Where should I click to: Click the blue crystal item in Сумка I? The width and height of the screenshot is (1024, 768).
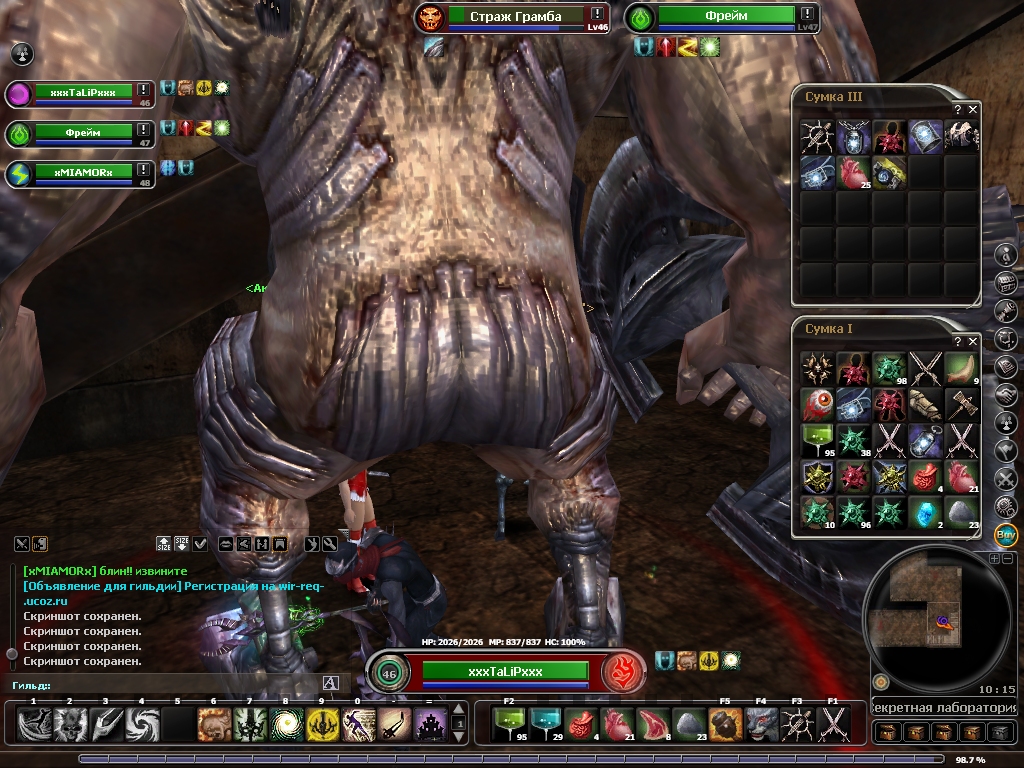925,512
